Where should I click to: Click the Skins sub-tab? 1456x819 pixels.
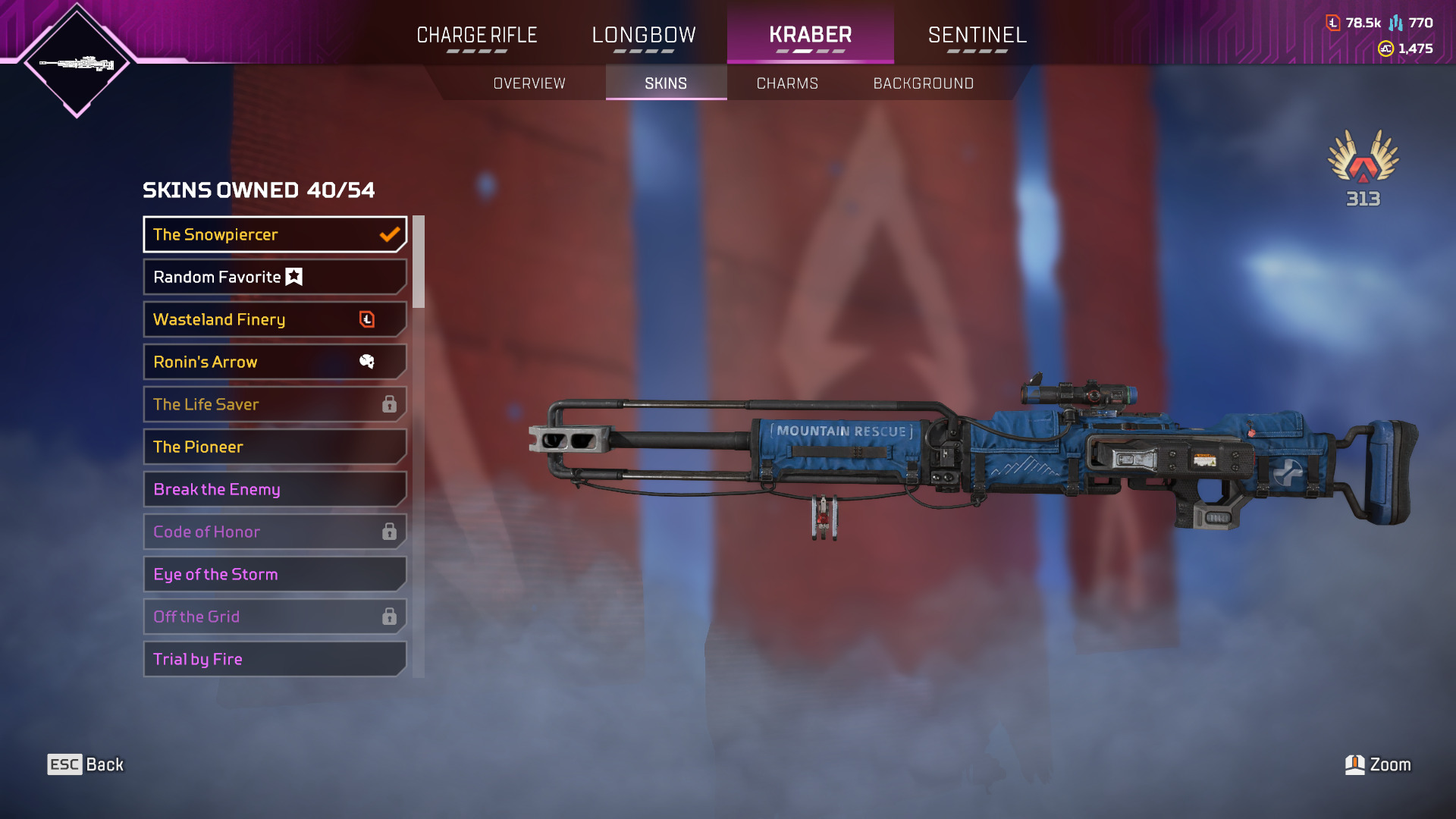coord(666,83)
